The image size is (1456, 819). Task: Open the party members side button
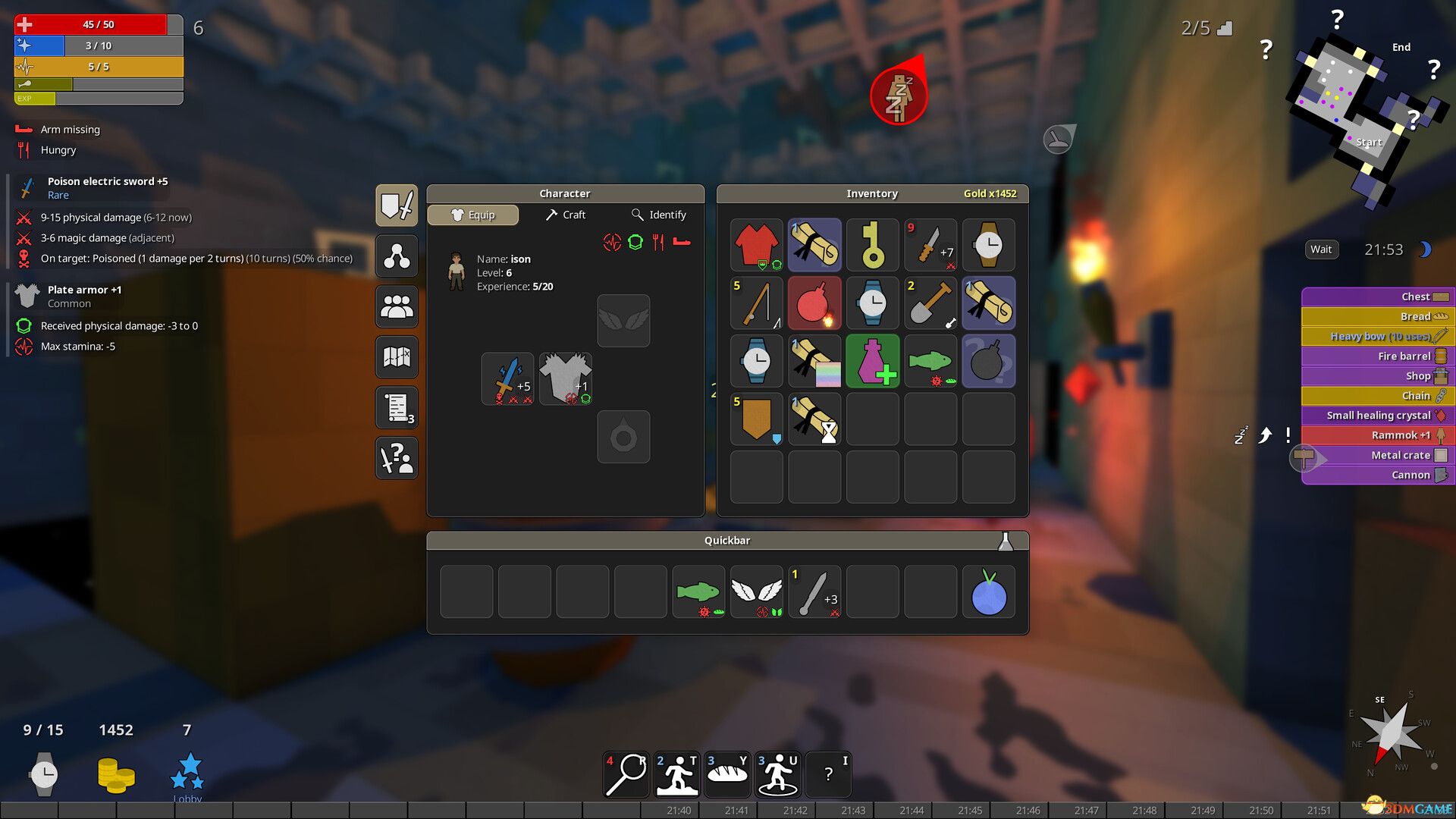(x=397, y=306)
